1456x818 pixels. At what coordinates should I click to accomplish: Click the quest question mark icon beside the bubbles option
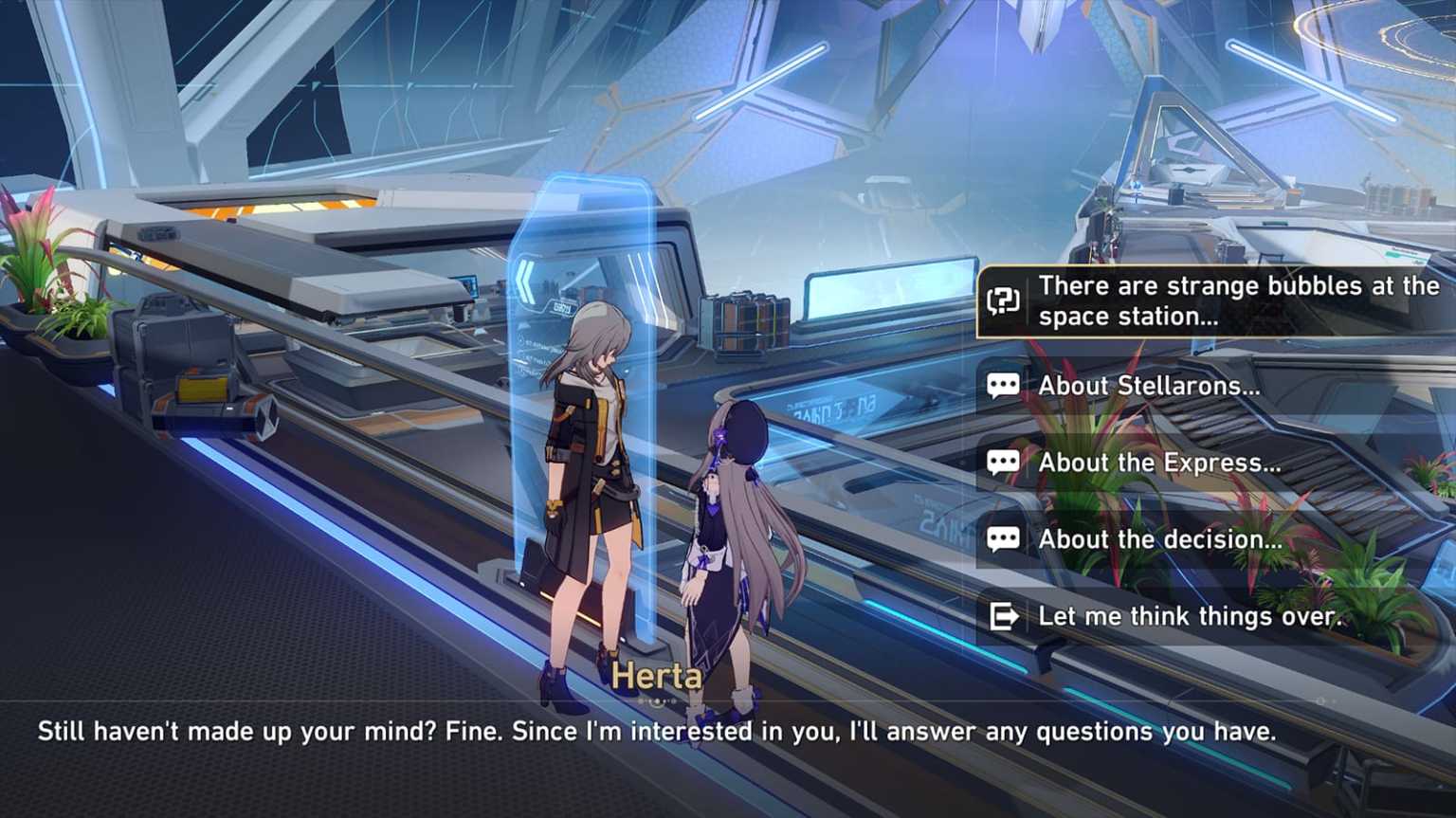click(x=1003, y=300)
